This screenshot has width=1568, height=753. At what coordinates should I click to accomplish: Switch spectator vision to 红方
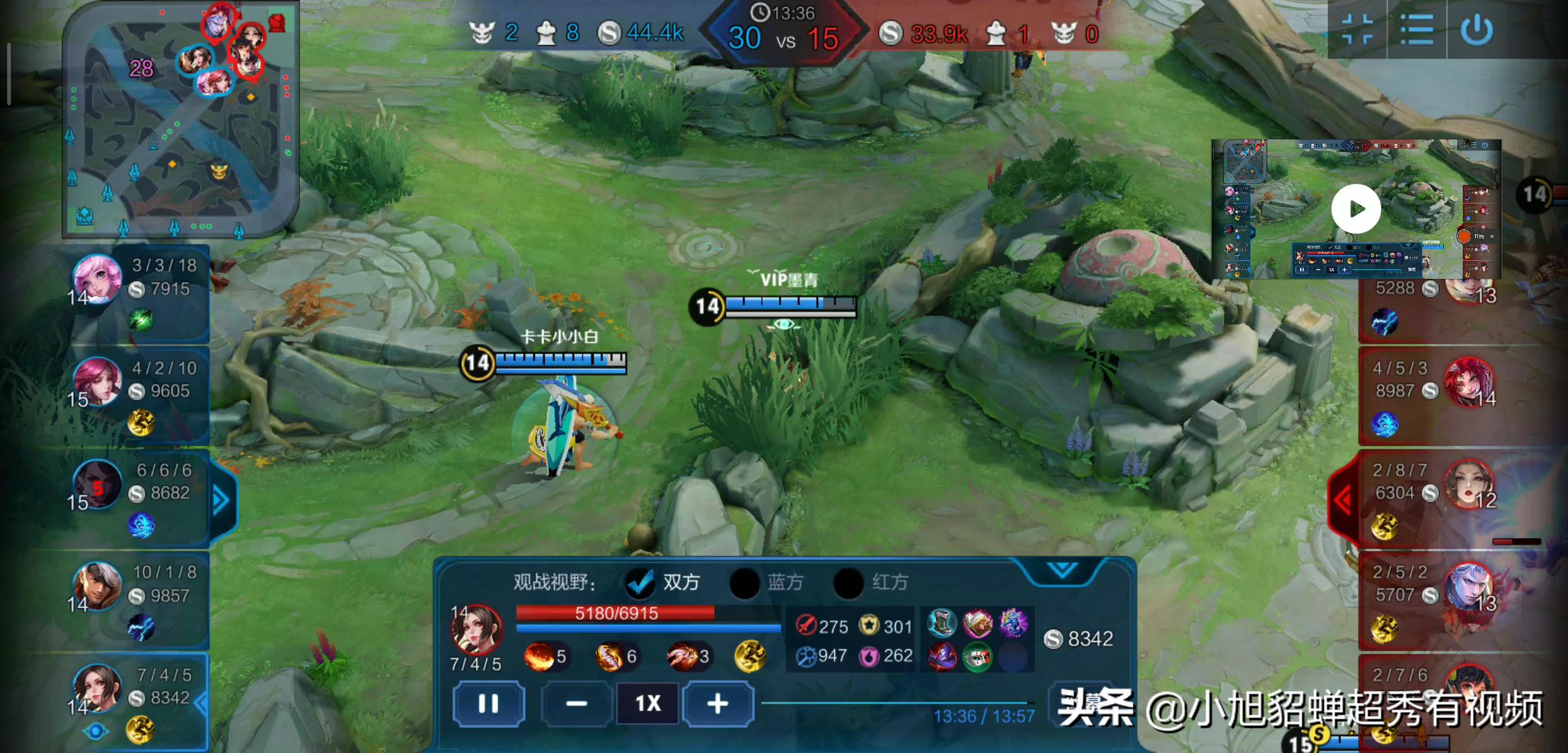tap(849, 583)
